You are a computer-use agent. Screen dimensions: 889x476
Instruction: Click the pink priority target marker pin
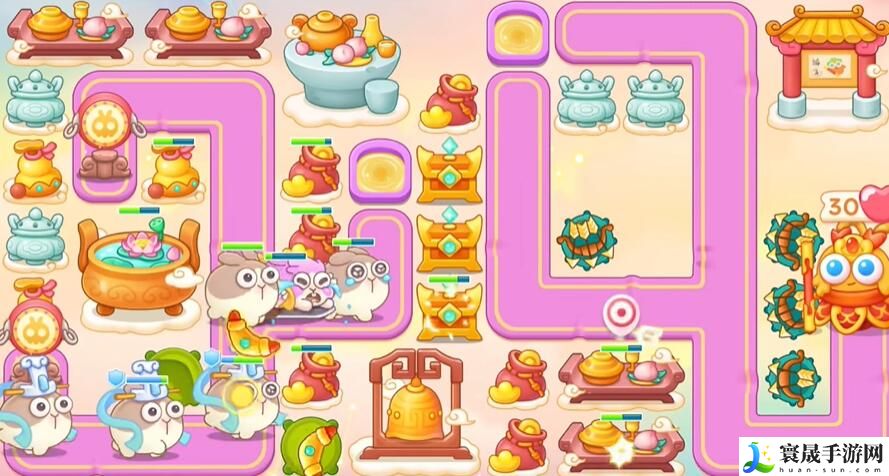click(620, 315)
